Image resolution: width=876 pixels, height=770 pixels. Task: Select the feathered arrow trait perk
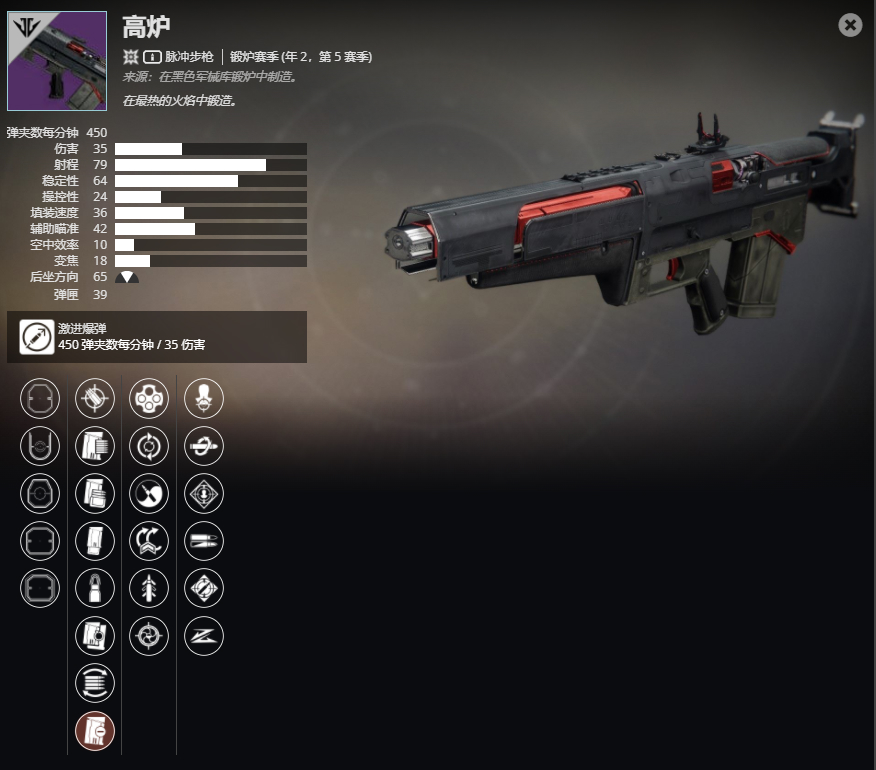coord(149,589)
